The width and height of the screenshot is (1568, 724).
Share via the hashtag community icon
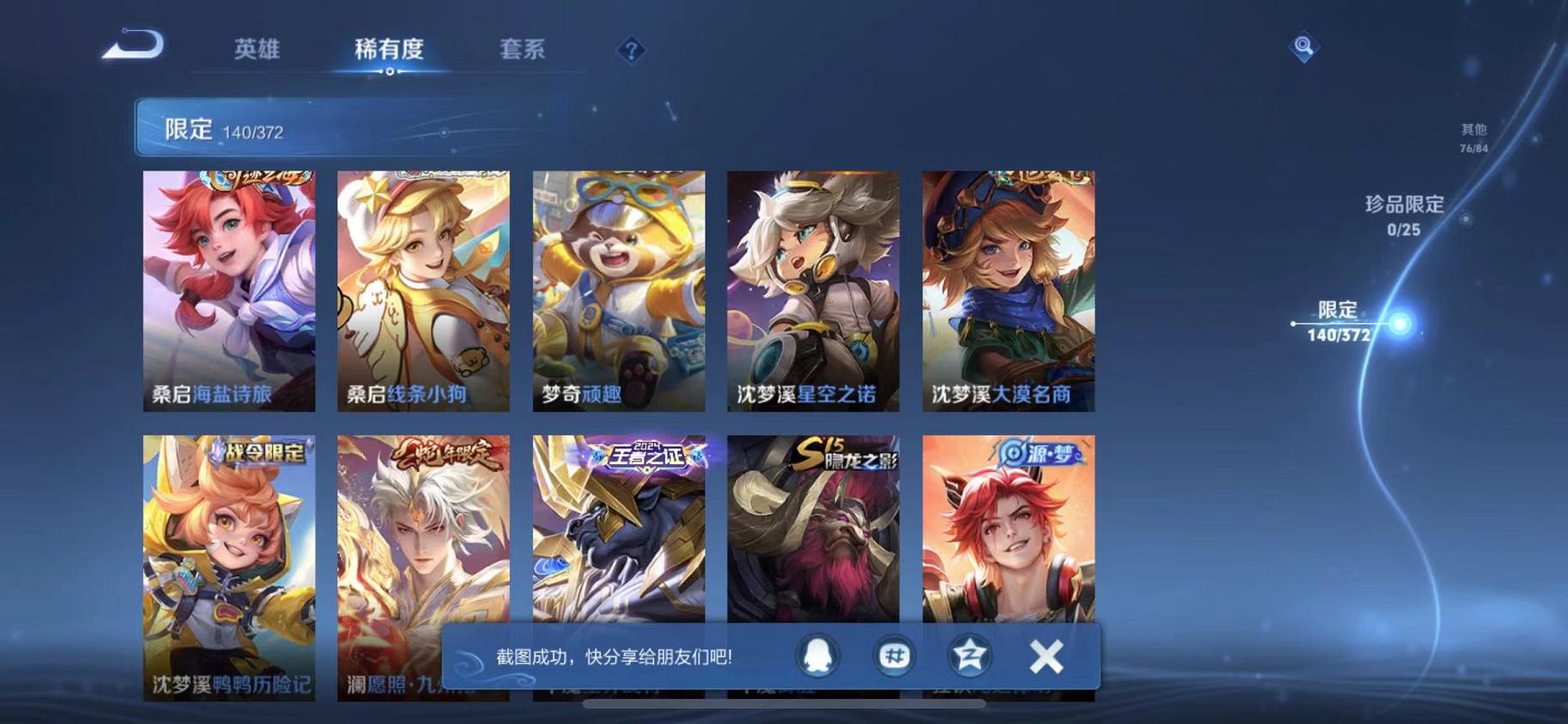coord(895,655)
